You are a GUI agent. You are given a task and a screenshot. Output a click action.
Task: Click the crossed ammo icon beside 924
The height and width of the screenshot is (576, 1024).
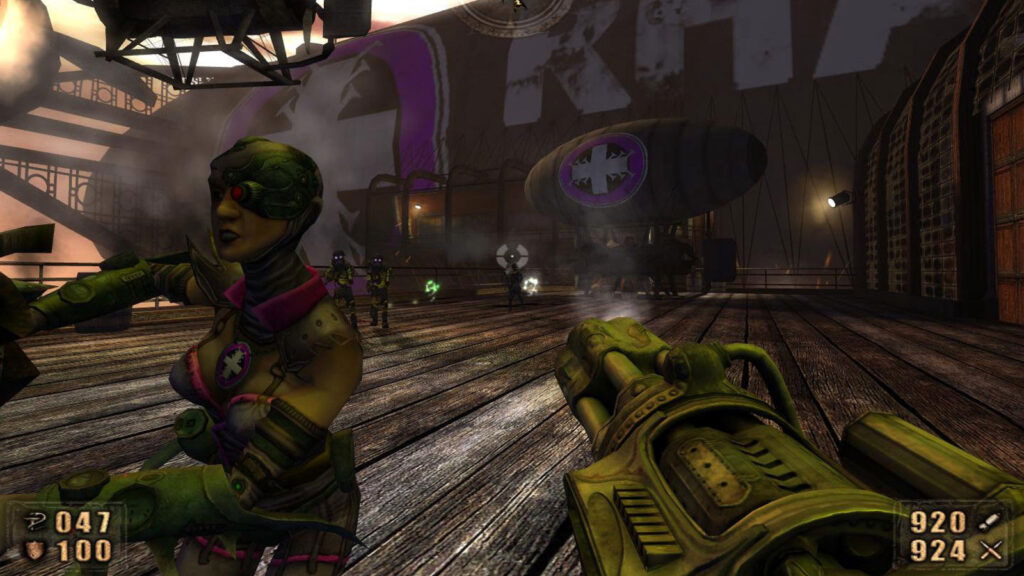(989, 549)
